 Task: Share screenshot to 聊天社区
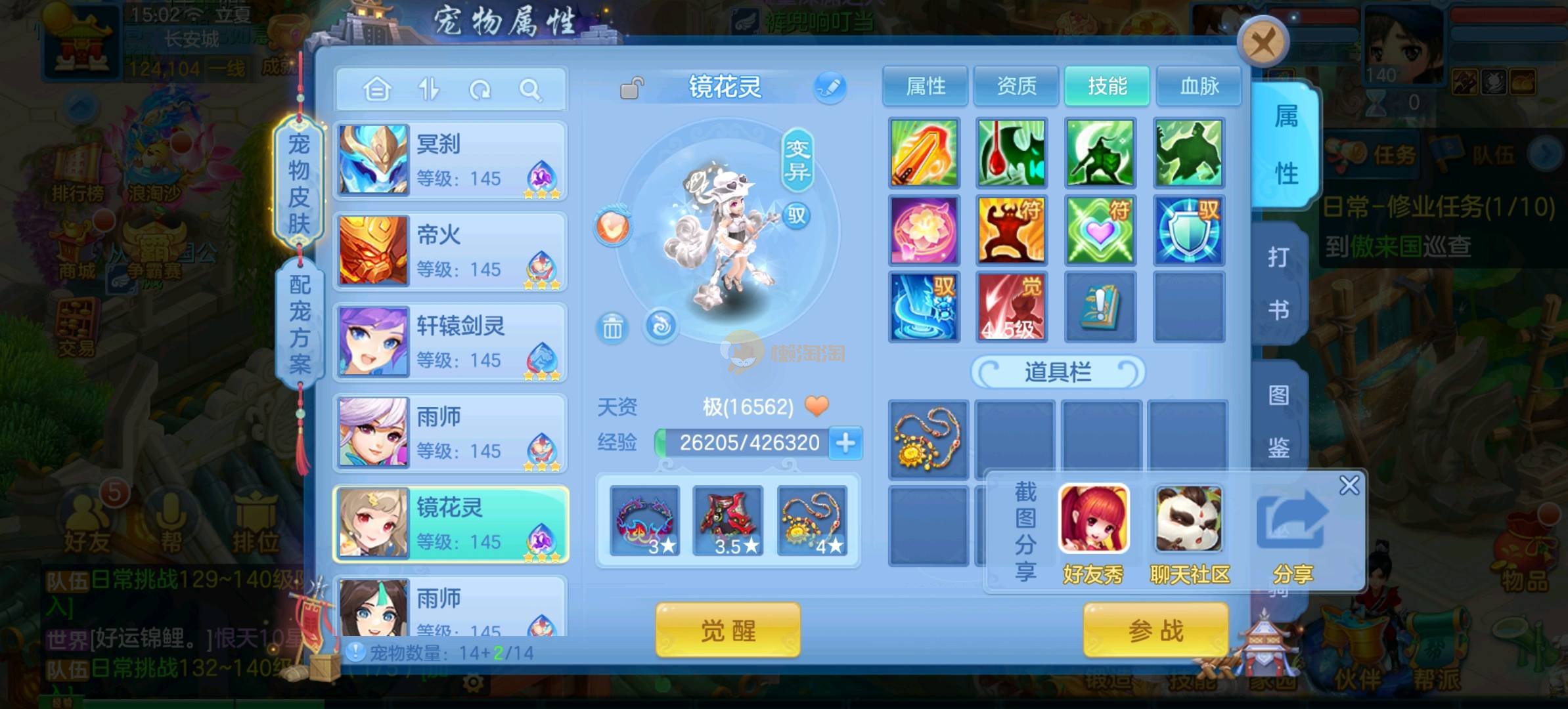(1189, 533)
